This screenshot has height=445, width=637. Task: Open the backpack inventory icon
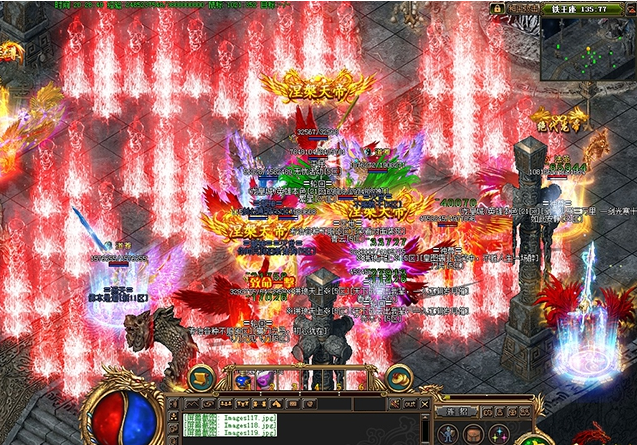[475, 433]
